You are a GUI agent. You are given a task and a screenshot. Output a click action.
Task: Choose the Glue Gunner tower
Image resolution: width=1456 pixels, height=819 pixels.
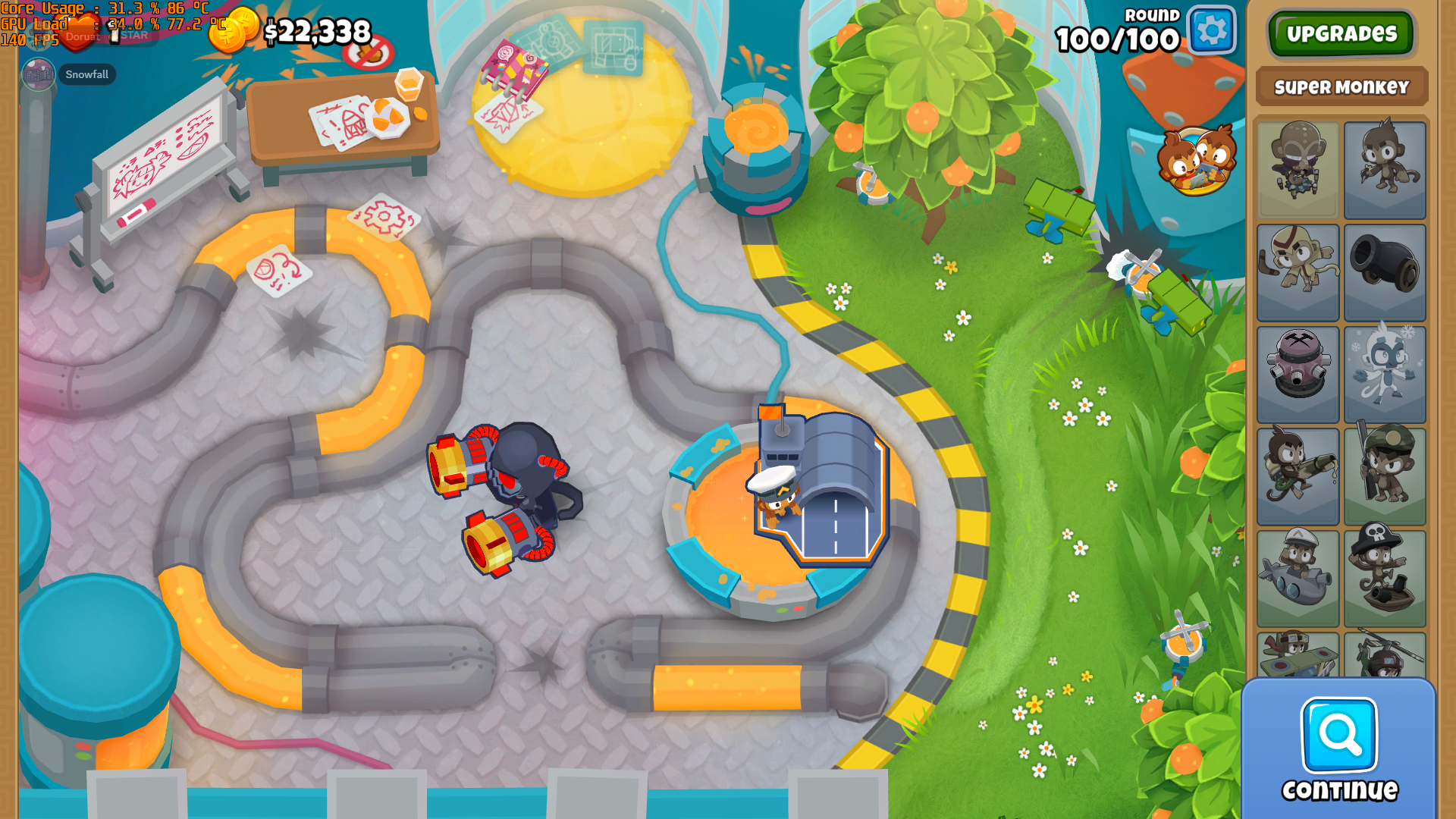pos(1298,476)
